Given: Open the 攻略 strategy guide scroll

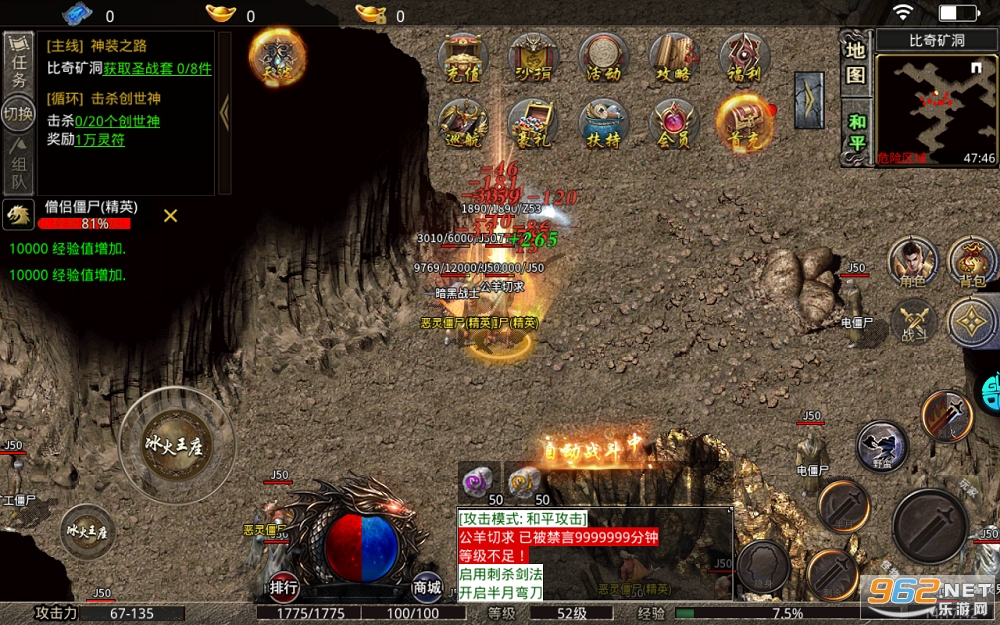Looking at the screenshot, I should pos(674,58).
